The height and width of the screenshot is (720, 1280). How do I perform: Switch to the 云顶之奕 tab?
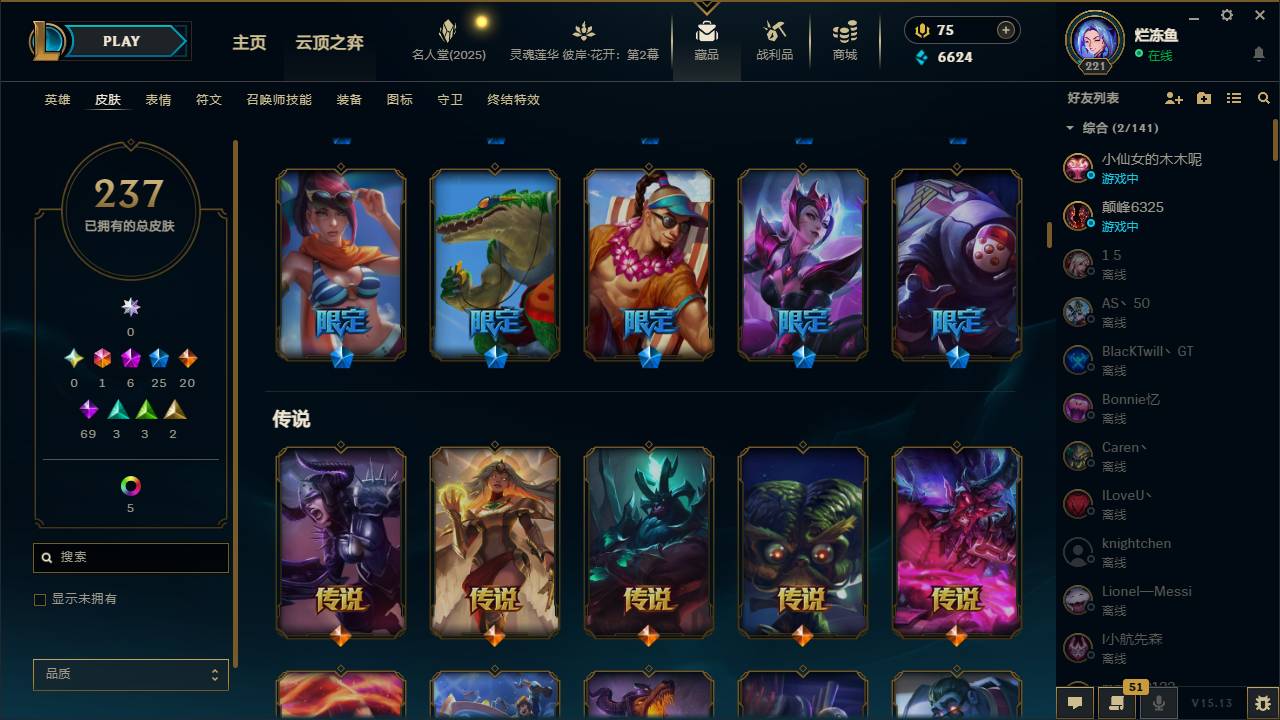pyautogui.click(x=330, y=44)
